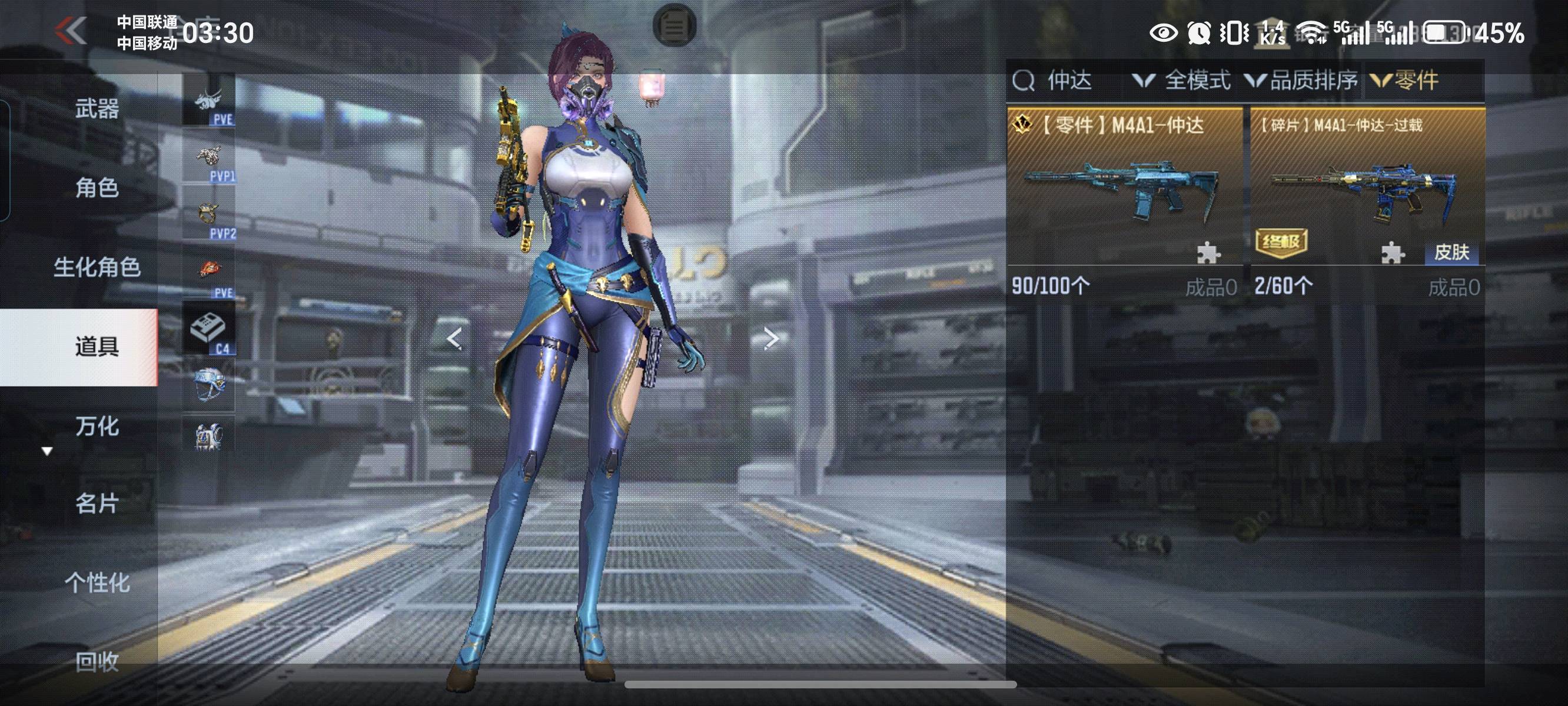Rotate character with the left arrow
The height and width of the screenshot is (706, 1568).
pyautogui.click(x=454, y=338)
